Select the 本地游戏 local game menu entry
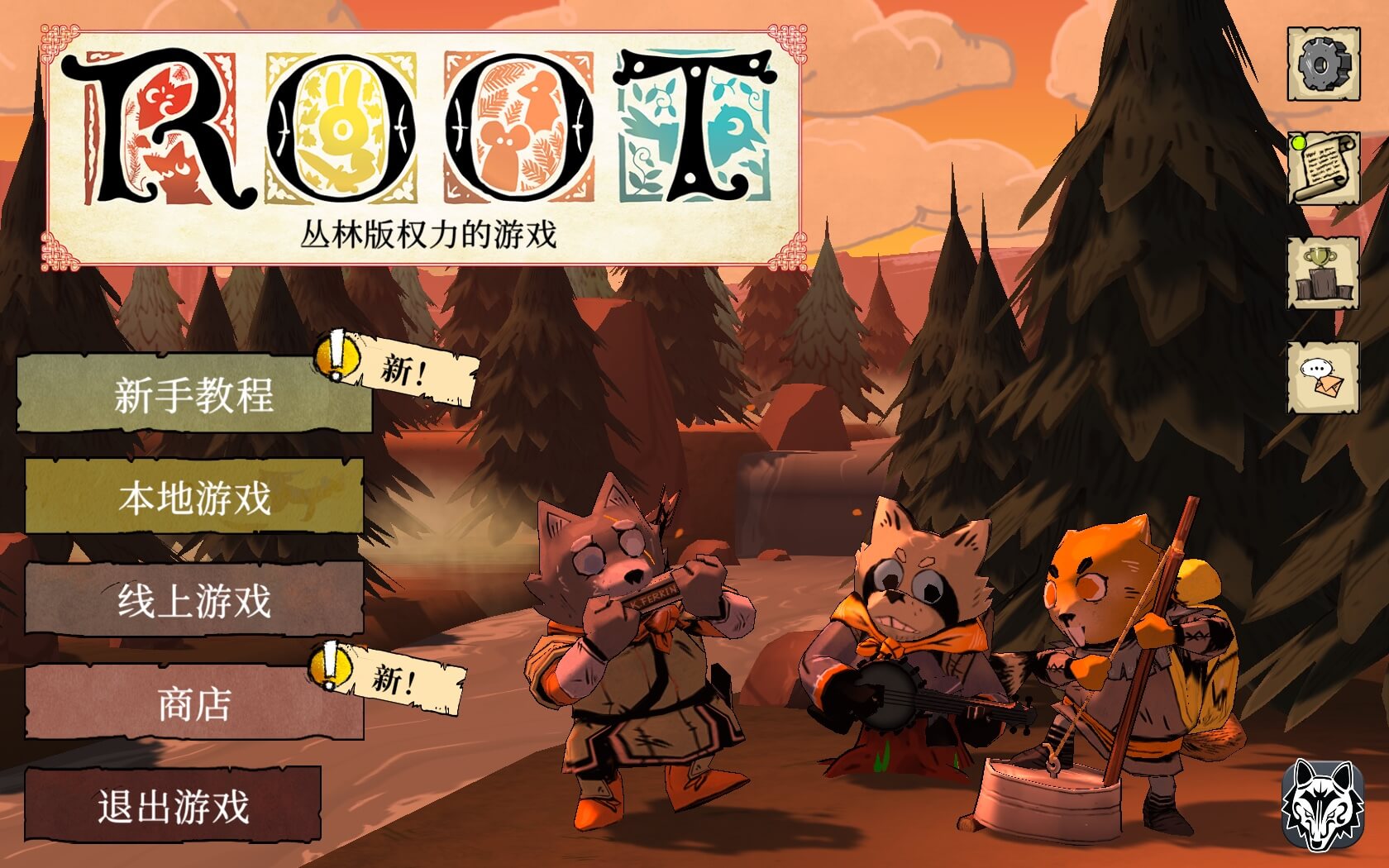The height and width of the screenshot is (868, 1389). pos(196,494)
